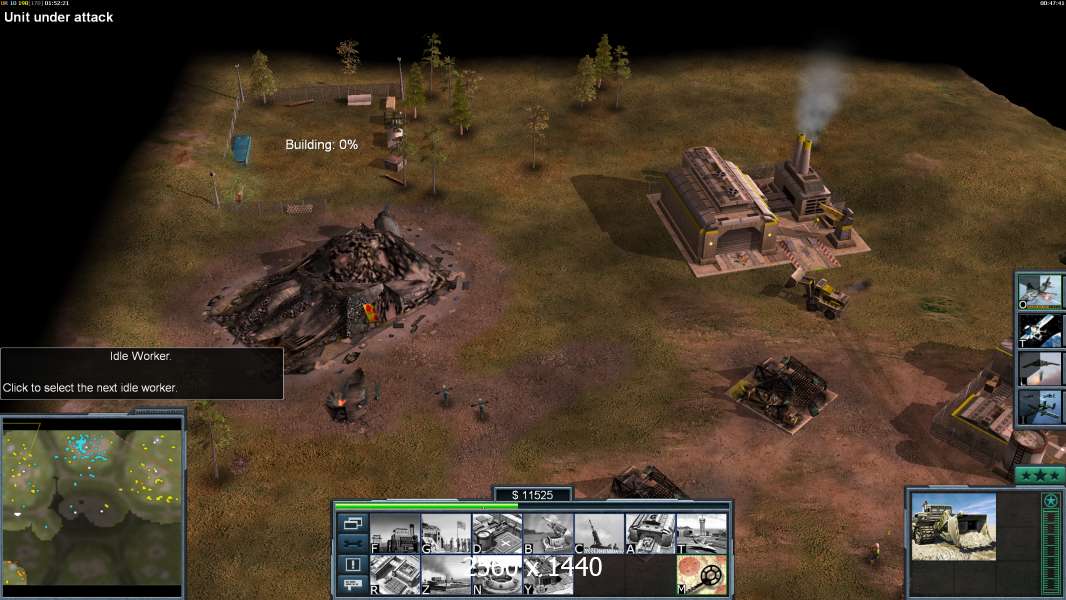Select the barracks build icon labeled G
1066x600 pixels.
click(x=445, y=534)
